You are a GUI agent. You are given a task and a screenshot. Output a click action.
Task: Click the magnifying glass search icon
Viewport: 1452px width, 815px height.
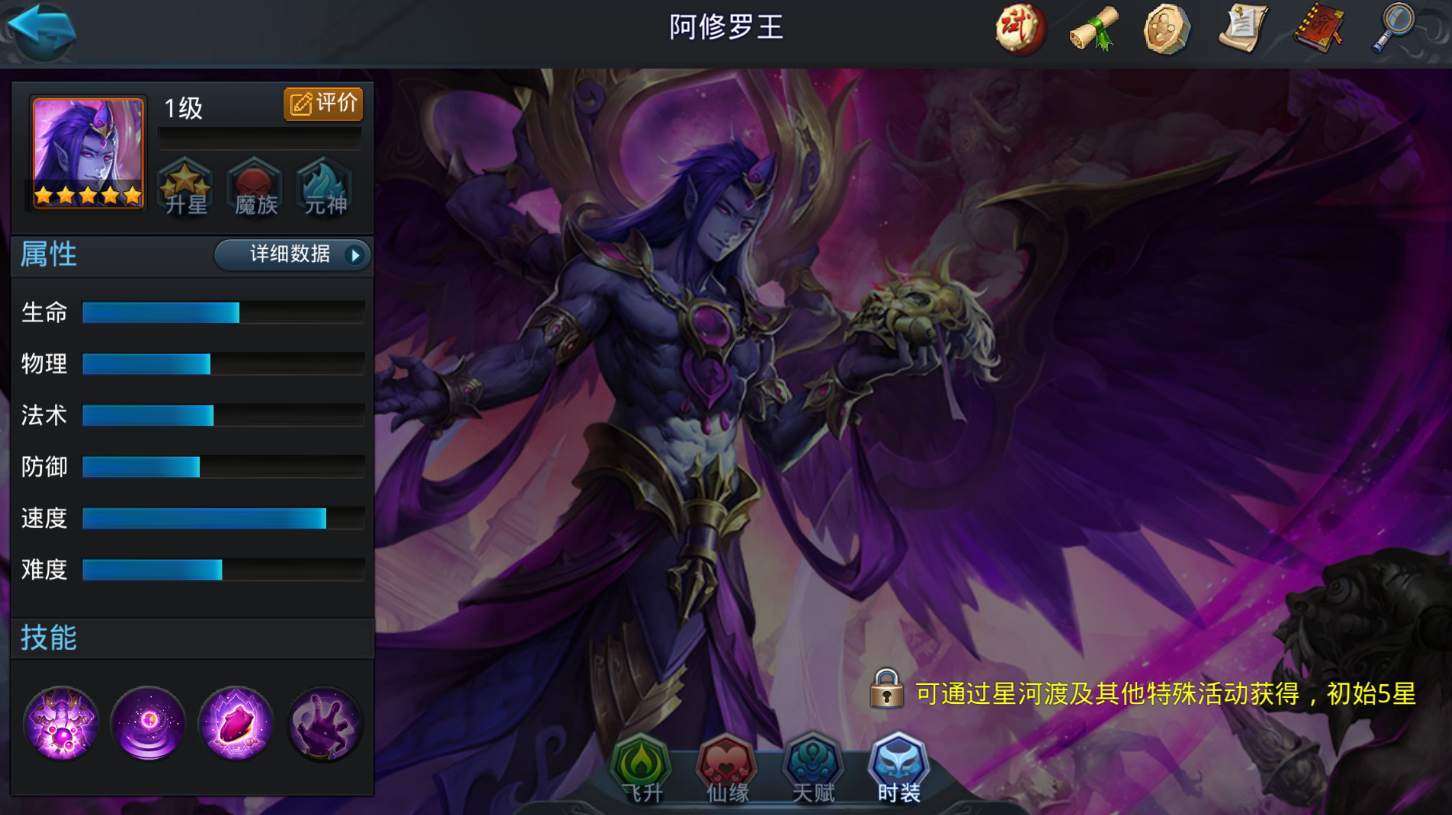1392,29
